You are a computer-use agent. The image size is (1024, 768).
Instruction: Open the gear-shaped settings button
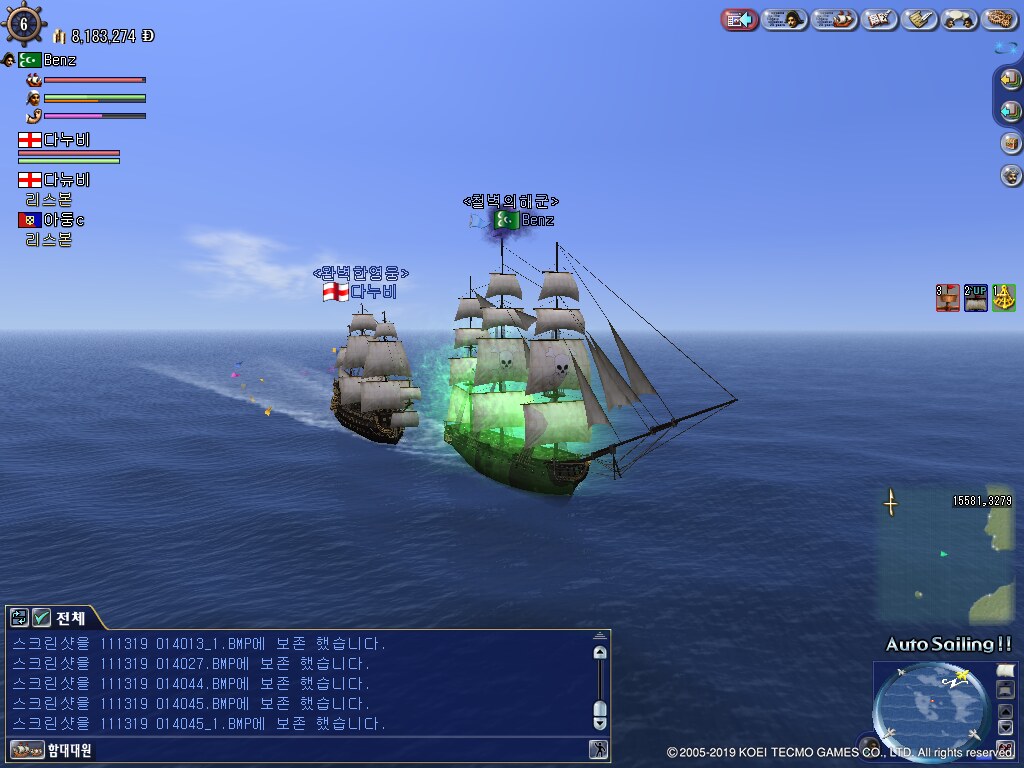(x=999, y=19)
